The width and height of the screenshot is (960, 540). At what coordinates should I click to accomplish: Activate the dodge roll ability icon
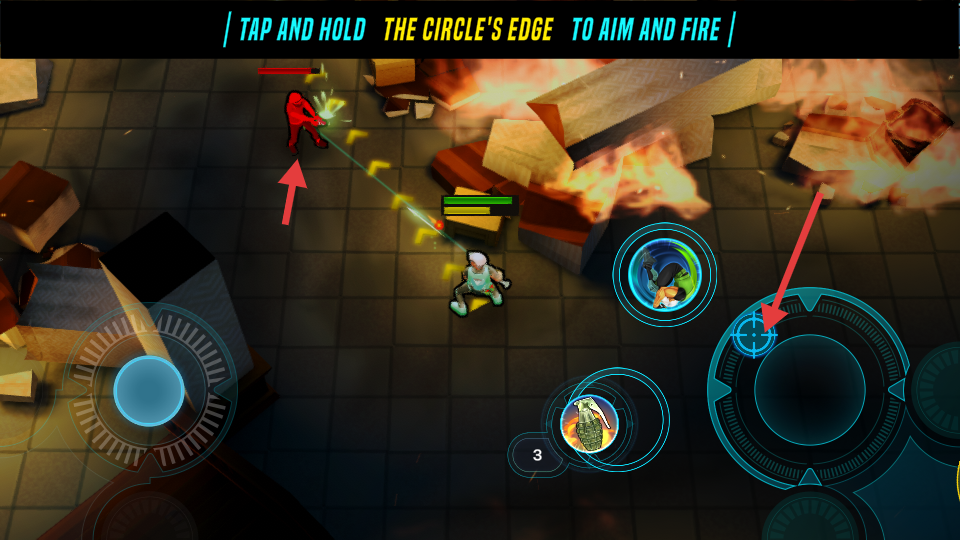pyautogui.click(x=664, y=274)
